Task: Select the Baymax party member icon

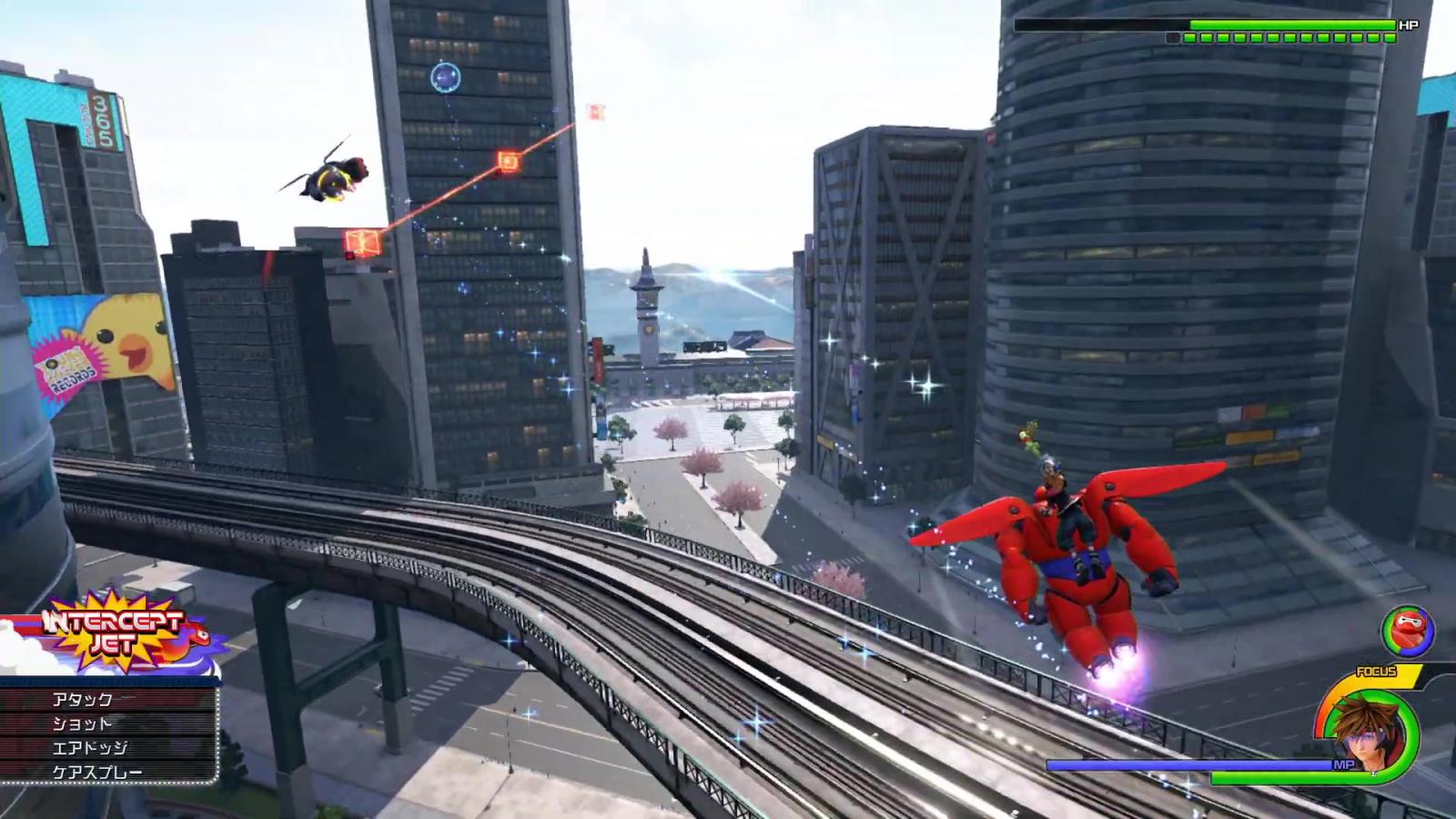Action: pos(1407,632)
